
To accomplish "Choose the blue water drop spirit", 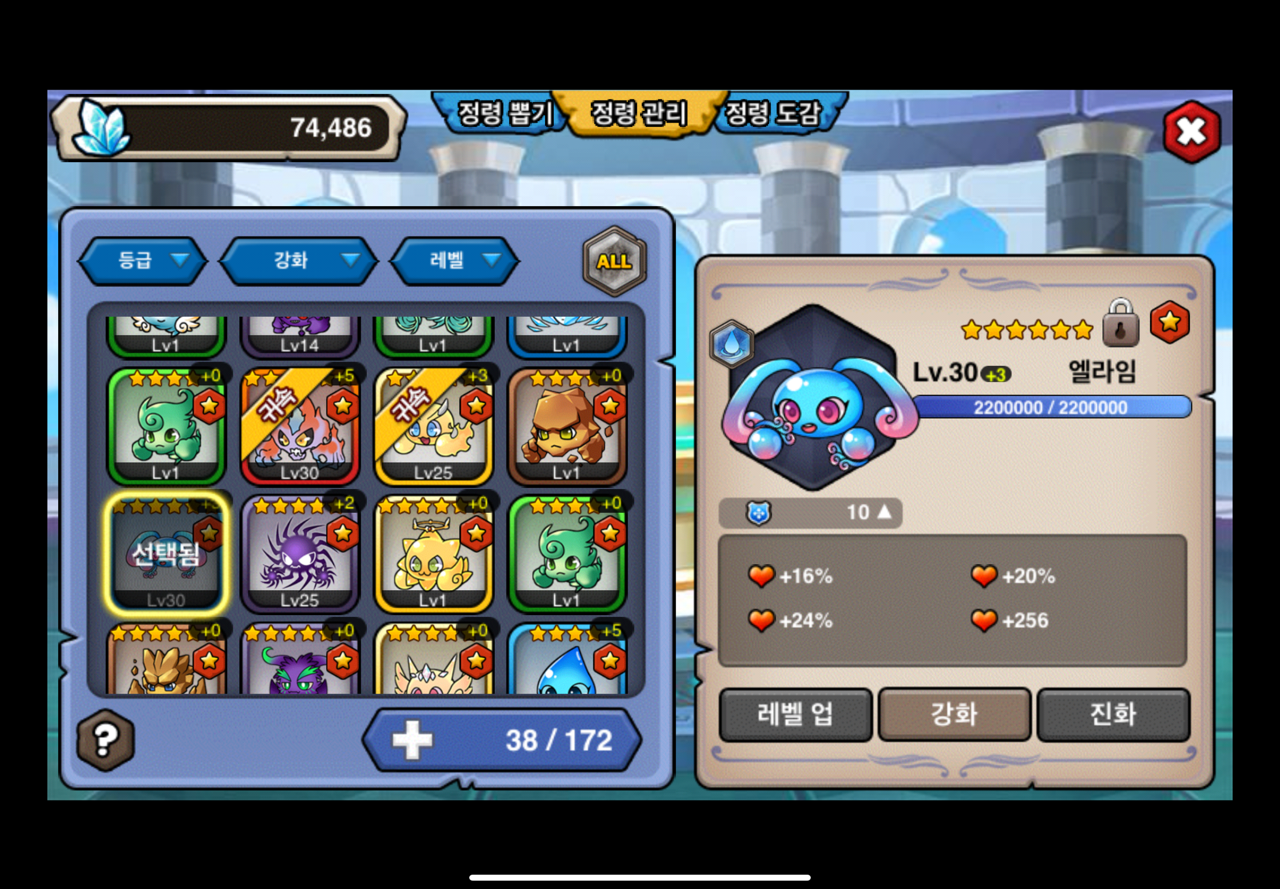I will pos(567,662).
